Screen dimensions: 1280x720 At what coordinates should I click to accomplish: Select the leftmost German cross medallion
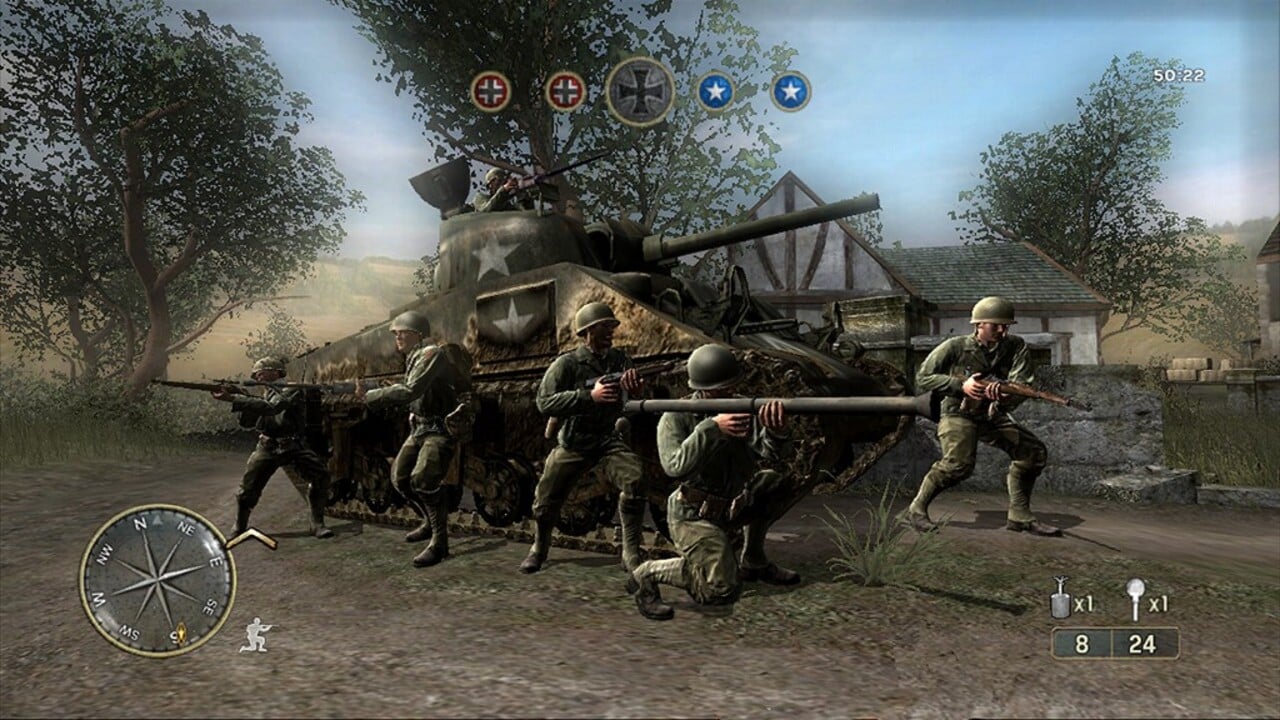(x=490, y=90)
